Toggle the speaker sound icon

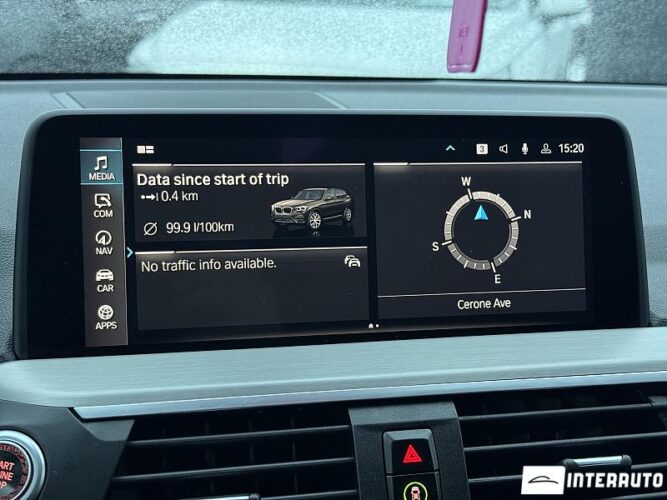(503, 149)
